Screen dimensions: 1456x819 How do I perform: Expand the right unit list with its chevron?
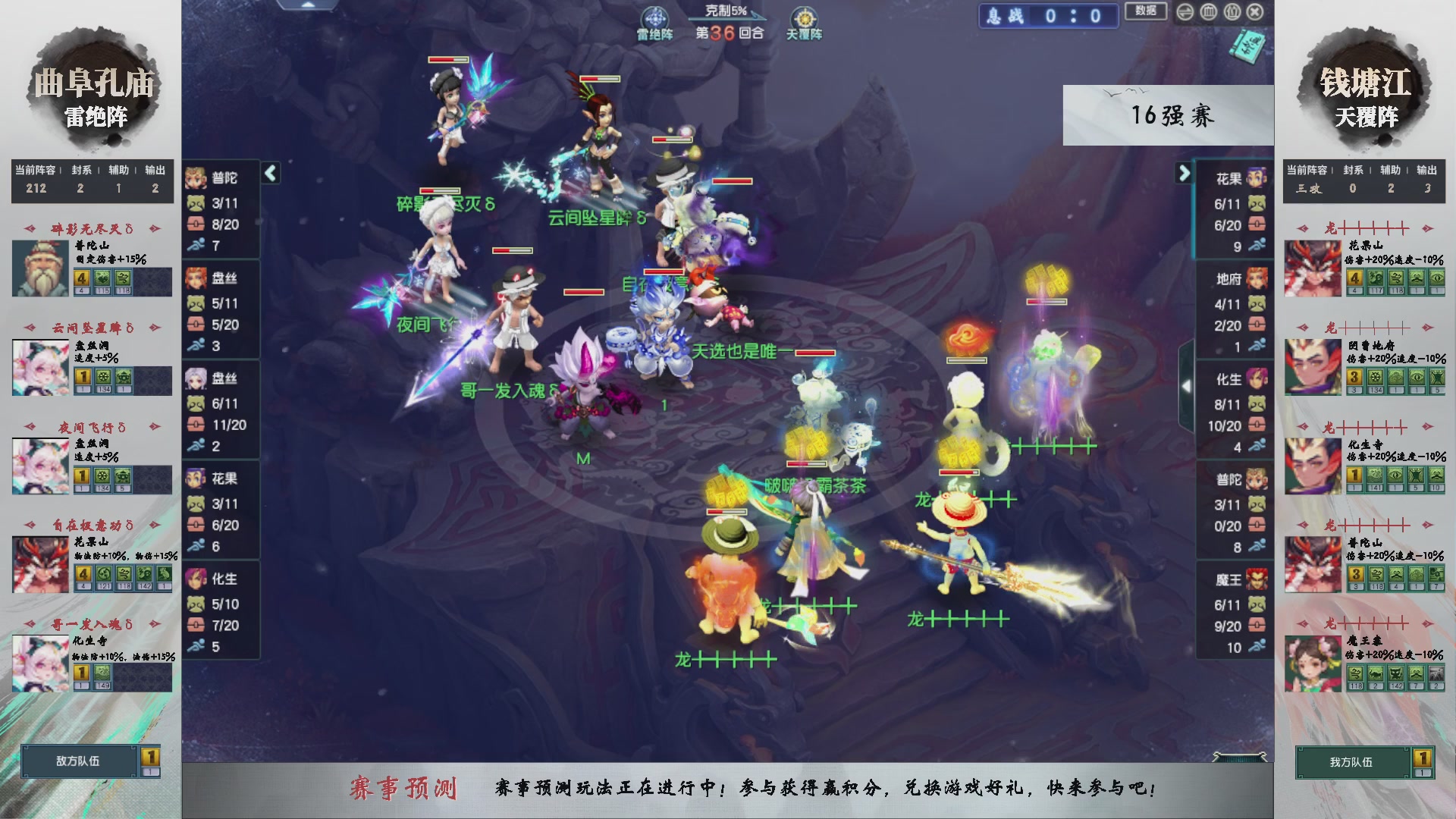pyautogui.click(x=1185, y=173)
